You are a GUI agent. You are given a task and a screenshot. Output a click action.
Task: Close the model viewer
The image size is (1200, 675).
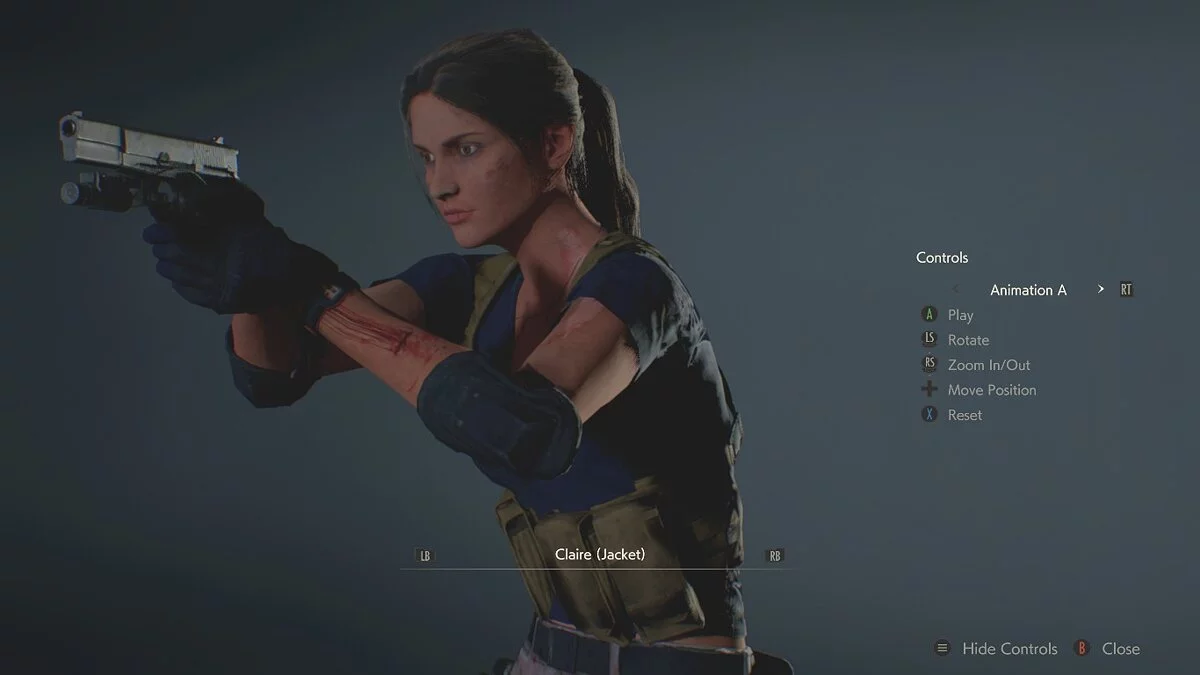[1120, 649]
